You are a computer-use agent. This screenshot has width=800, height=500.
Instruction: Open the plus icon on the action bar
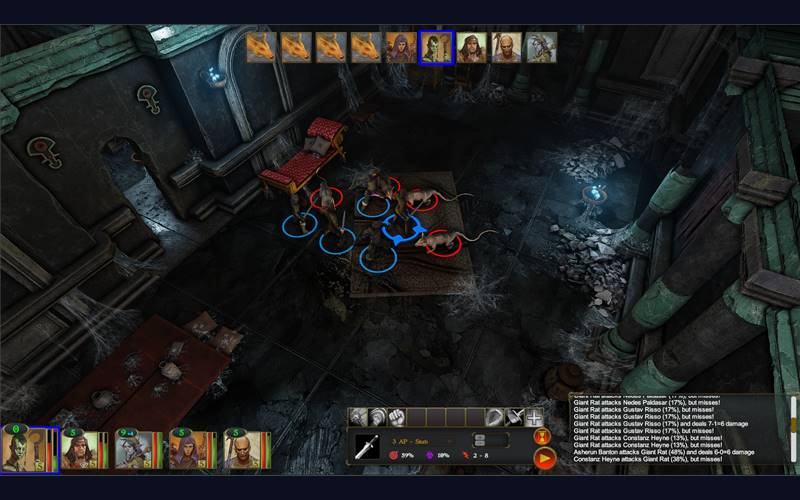point(535,417)
